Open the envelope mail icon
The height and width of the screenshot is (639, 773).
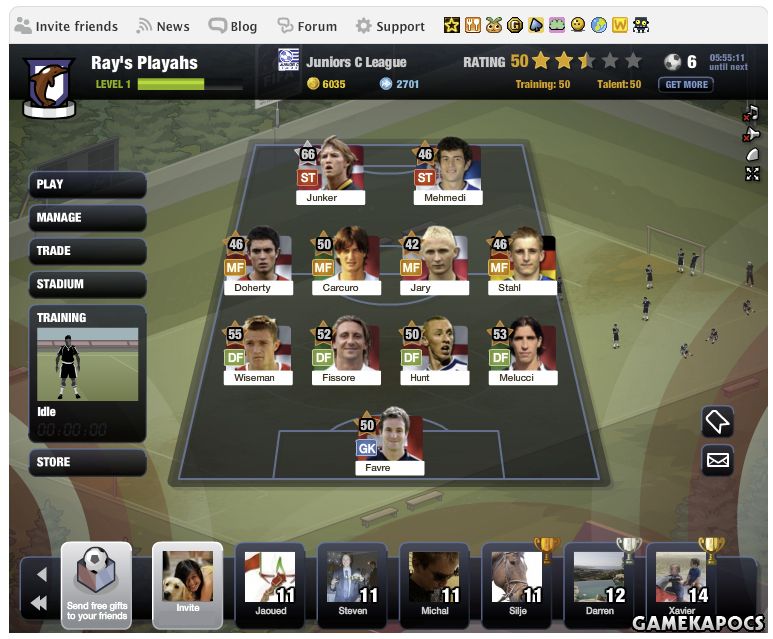[718, 460]
